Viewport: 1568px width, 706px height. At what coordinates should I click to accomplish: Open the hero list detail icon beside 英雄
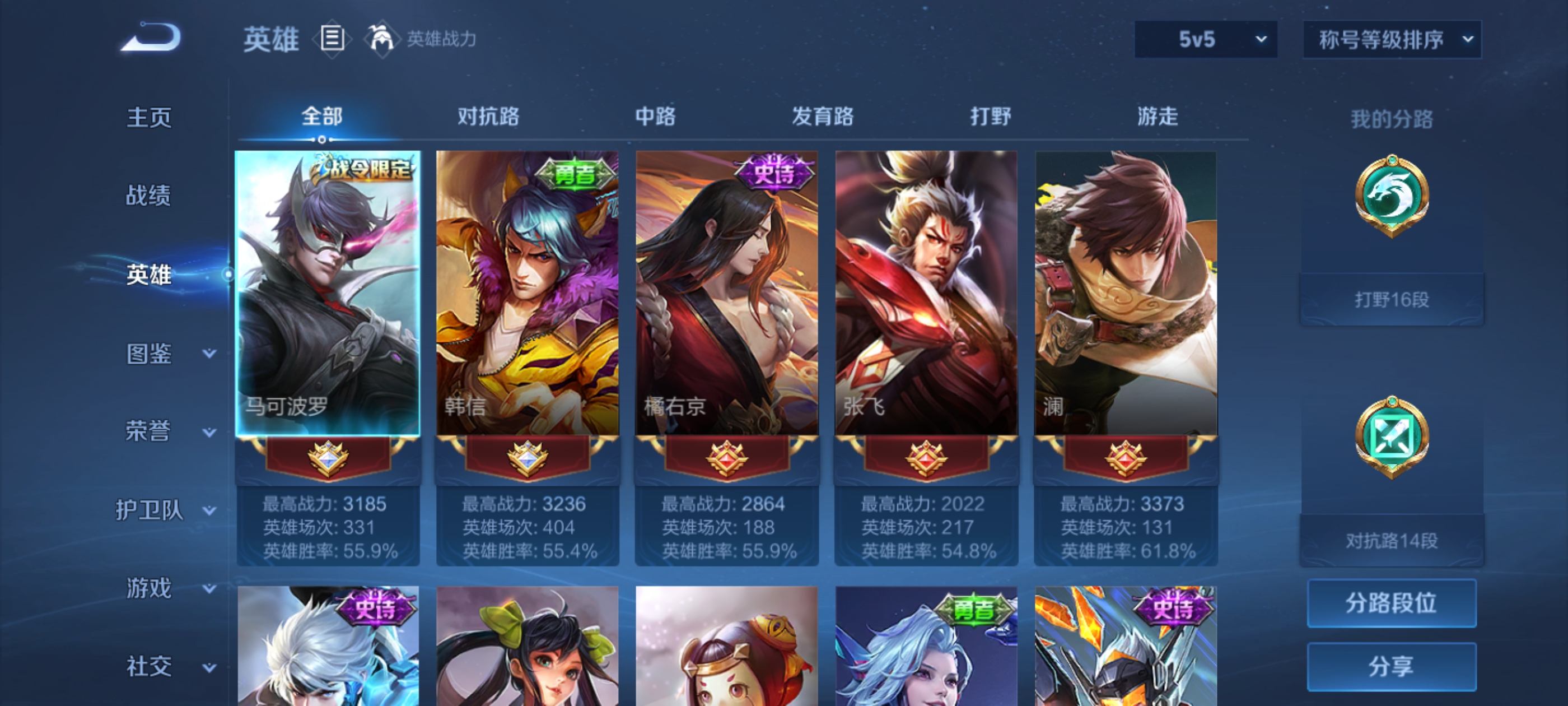point(333,39)
